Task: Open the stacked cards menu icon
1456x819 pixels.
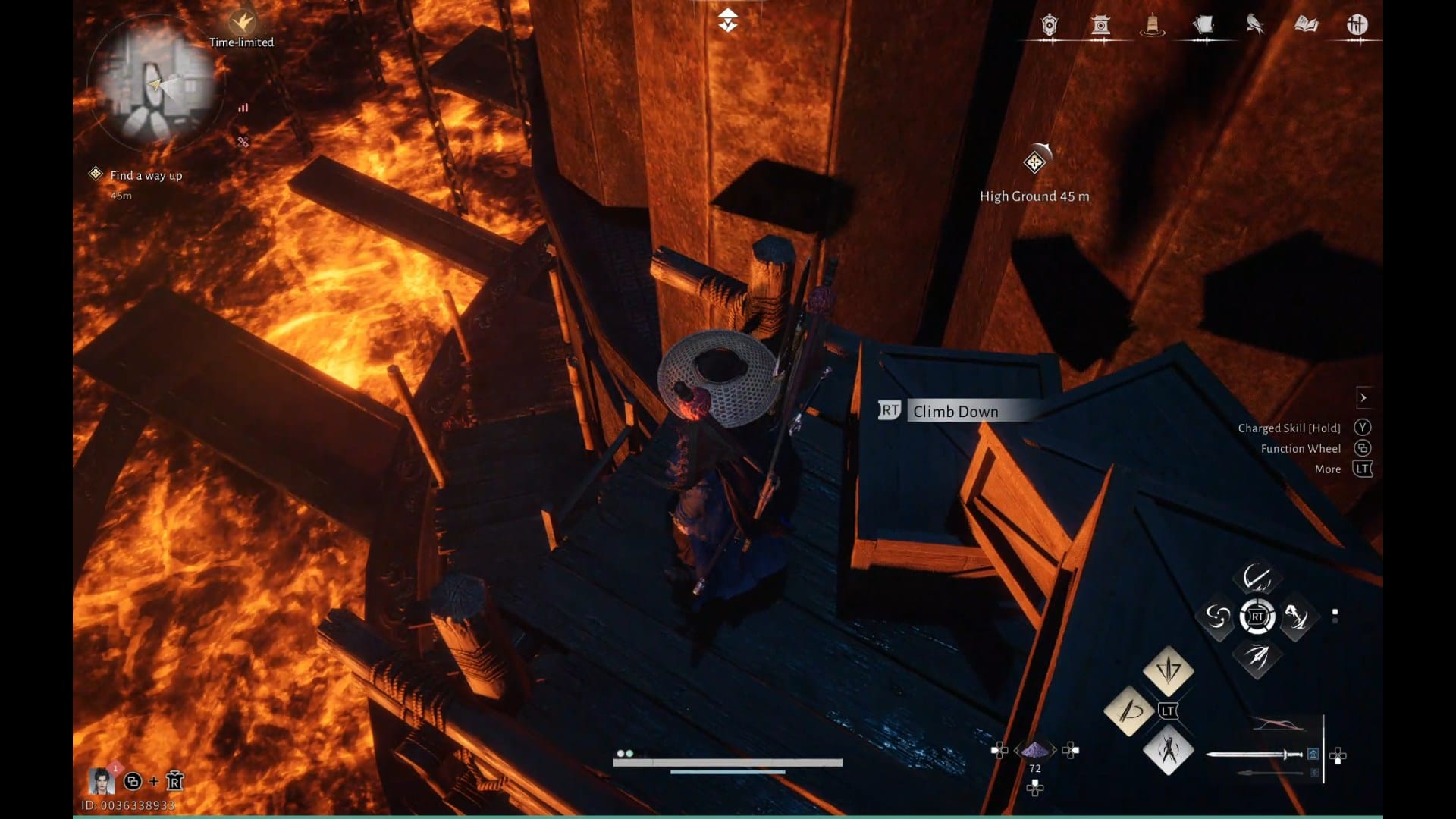Action: click(x=1203, y=26)
